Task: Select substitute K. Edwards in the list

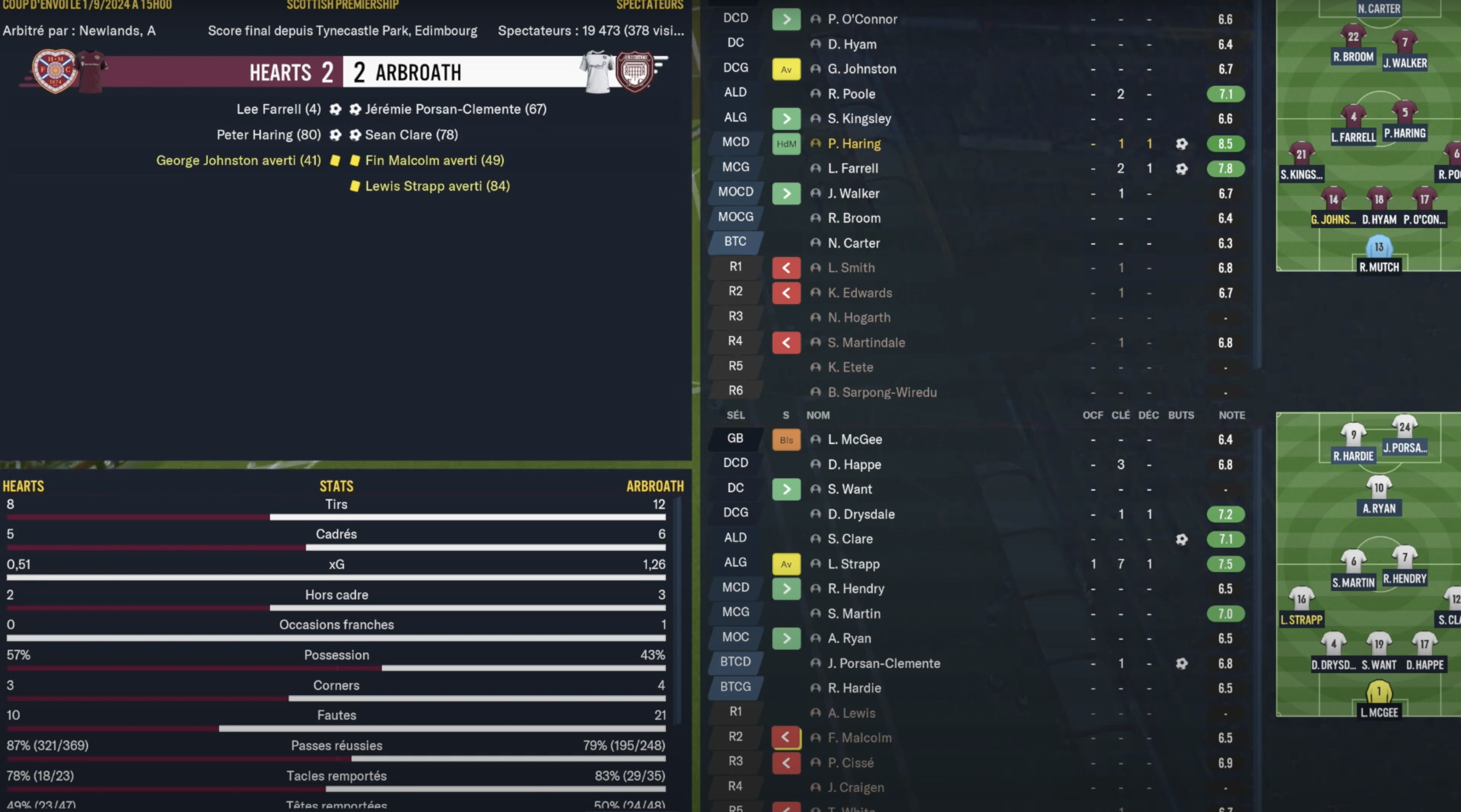Action: 859,293
